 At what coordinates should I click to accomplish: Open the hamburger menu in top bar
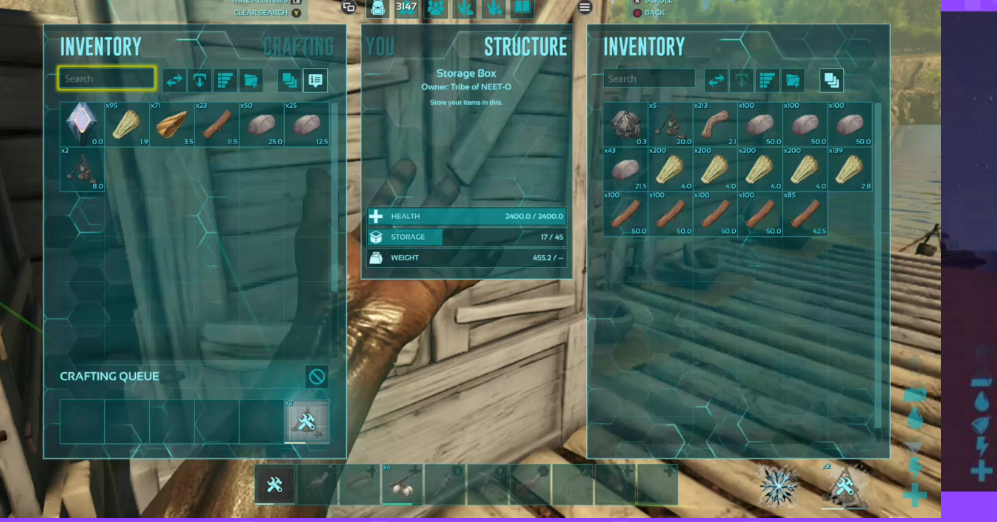[585, 8]
